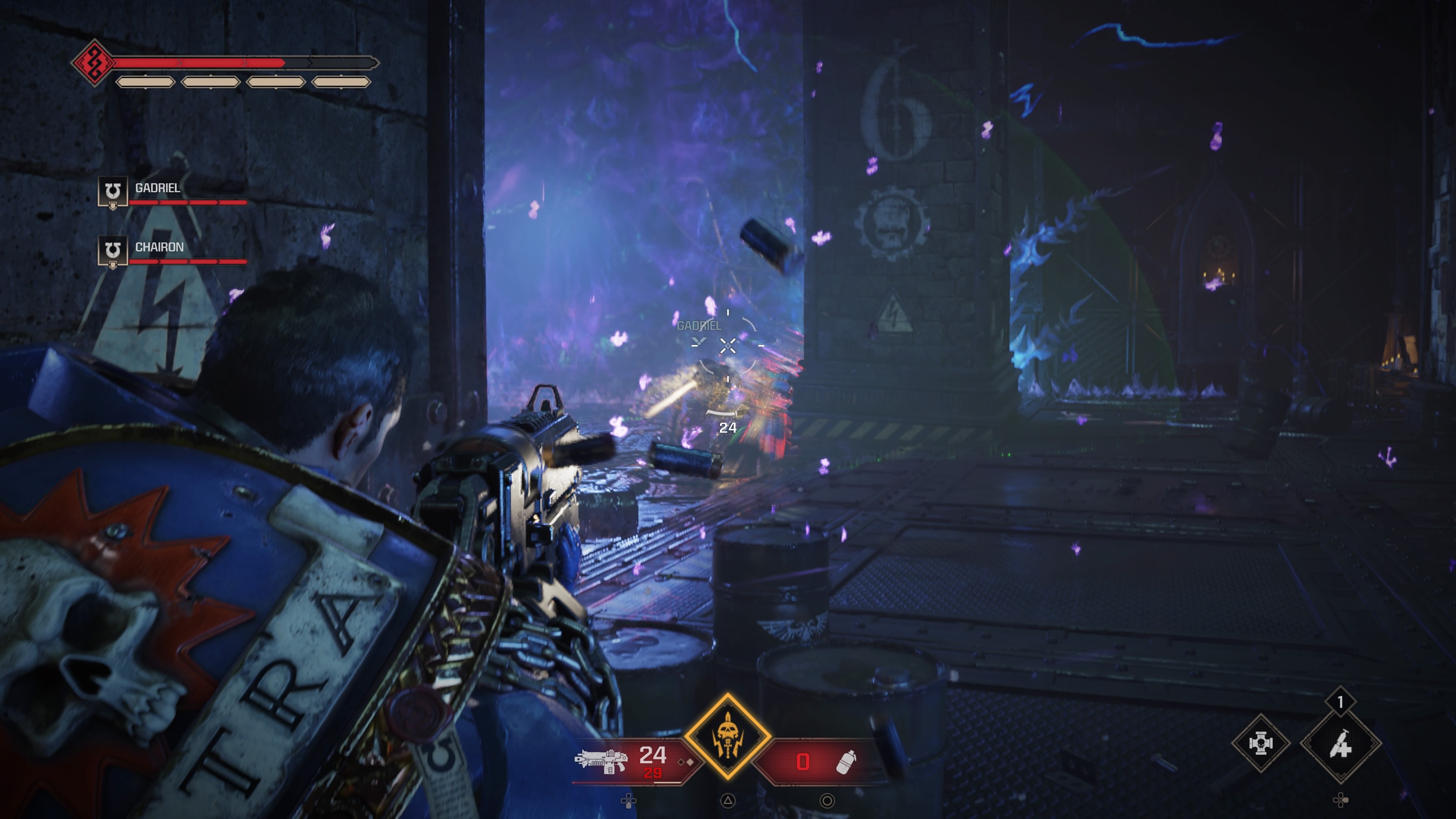
Task: Activate the golden skull ability diamond
Action: (728, 736)
